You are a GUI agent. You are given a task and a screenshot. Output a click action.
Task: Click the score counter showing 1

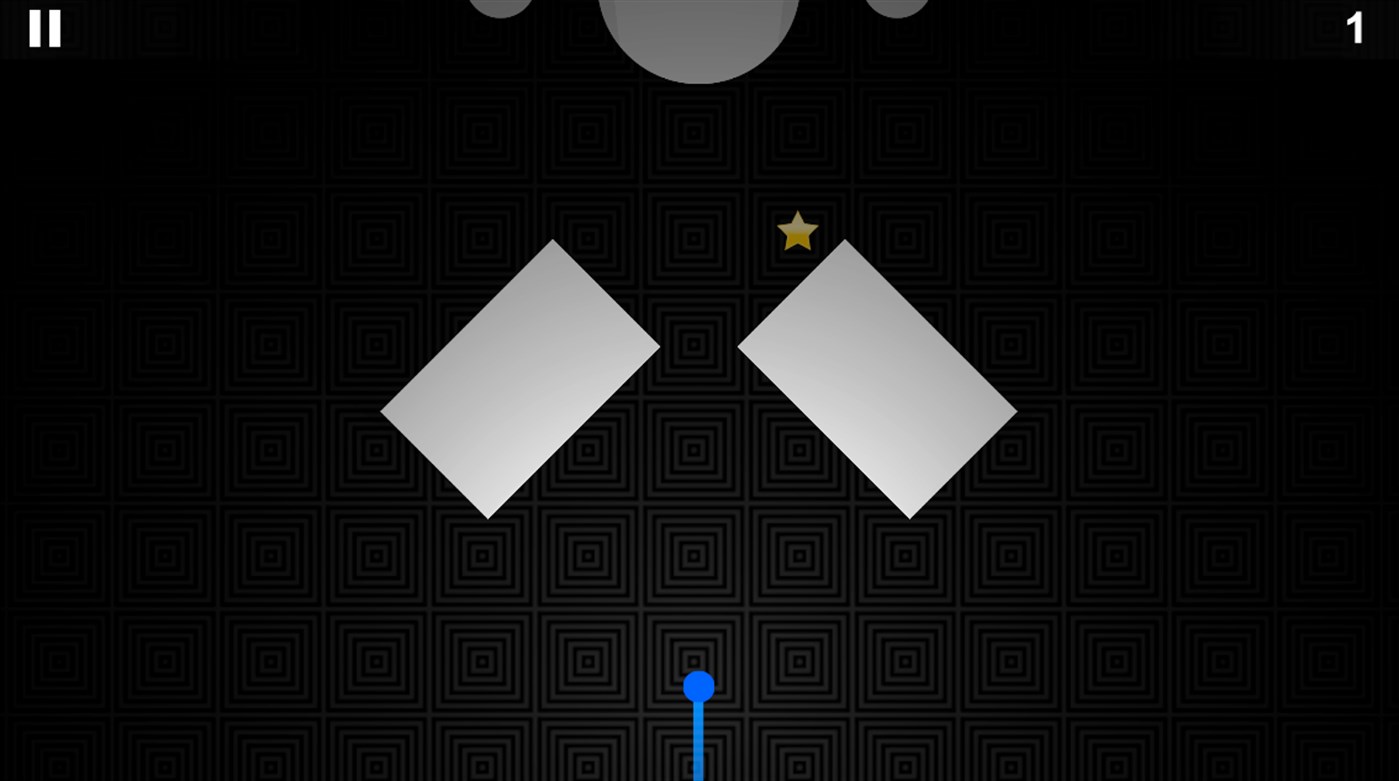[1357, 29]
